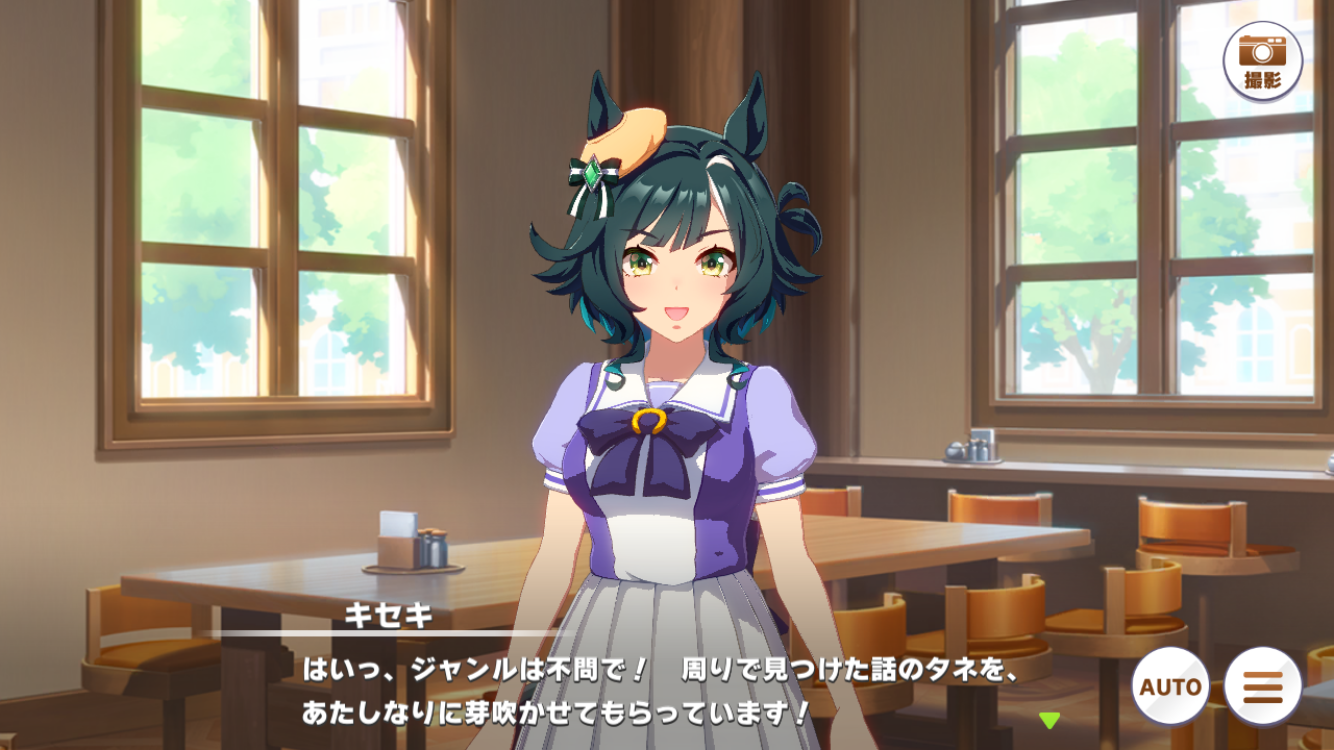Open the 撮影 camera photo mode

coord(1262,61)
